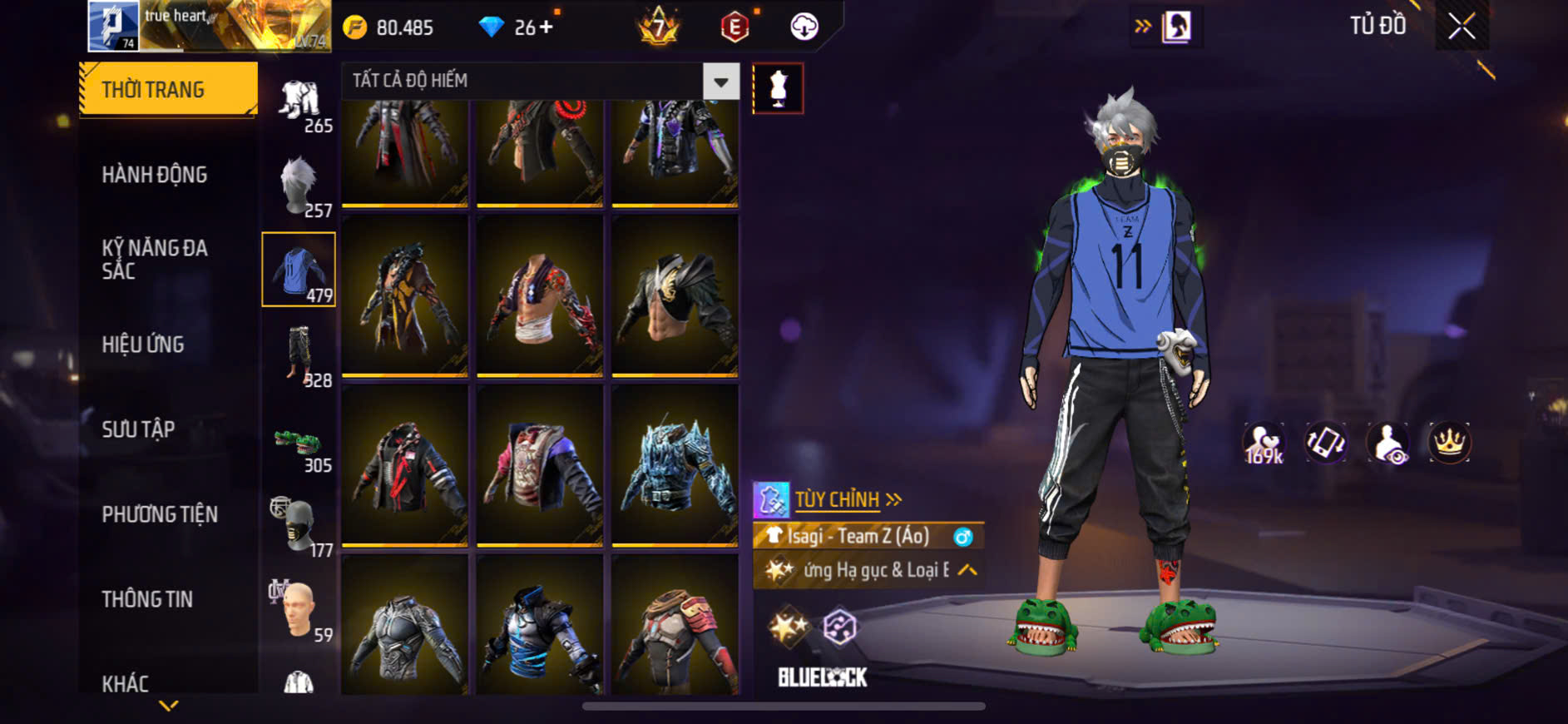Expand the Isagi - Team Z effects row
1568x724 pixels.
967,570
